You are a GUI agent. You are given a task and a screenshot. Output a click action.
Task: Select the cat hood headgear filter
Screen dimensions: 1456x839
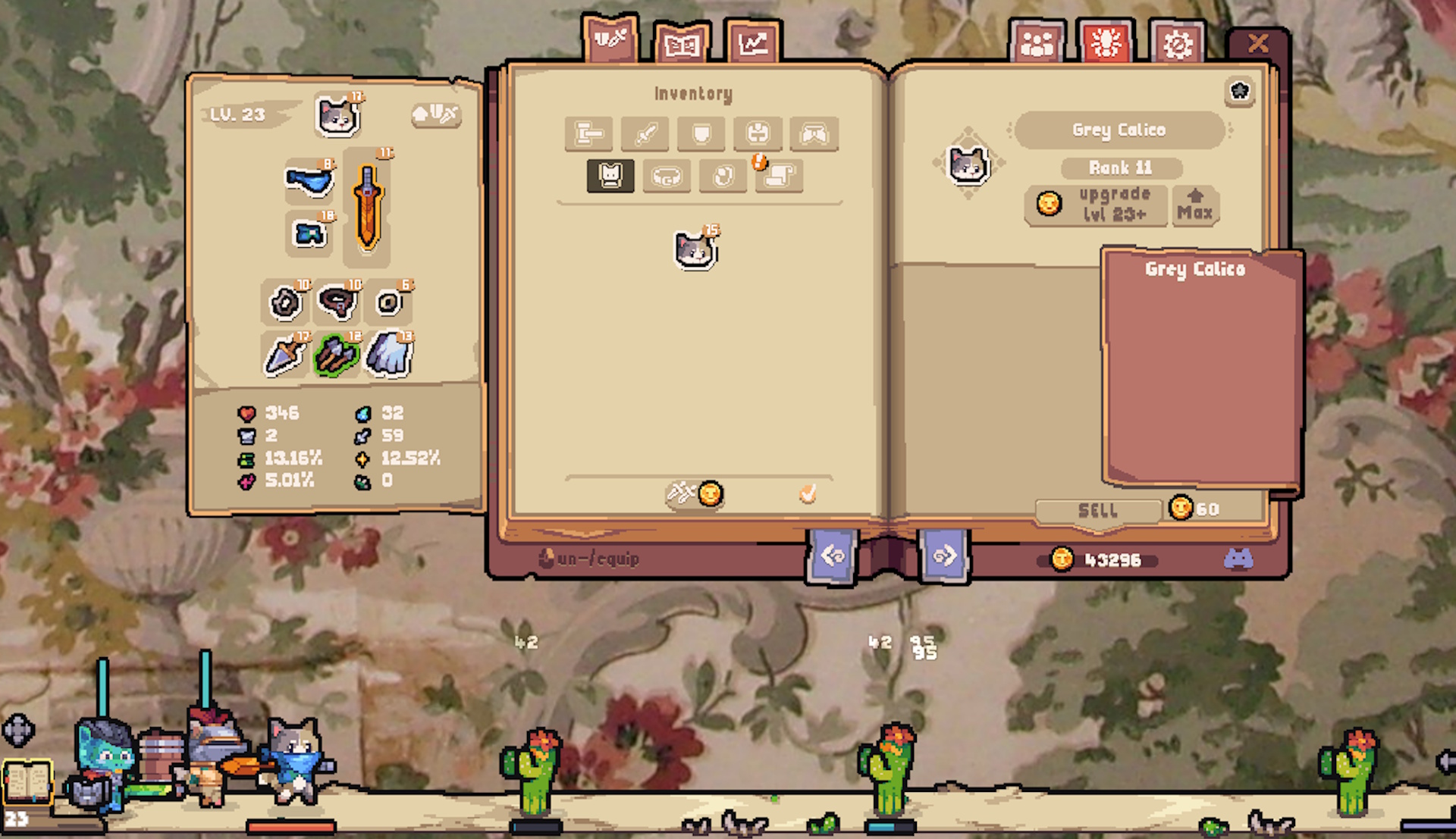point(610,176)
